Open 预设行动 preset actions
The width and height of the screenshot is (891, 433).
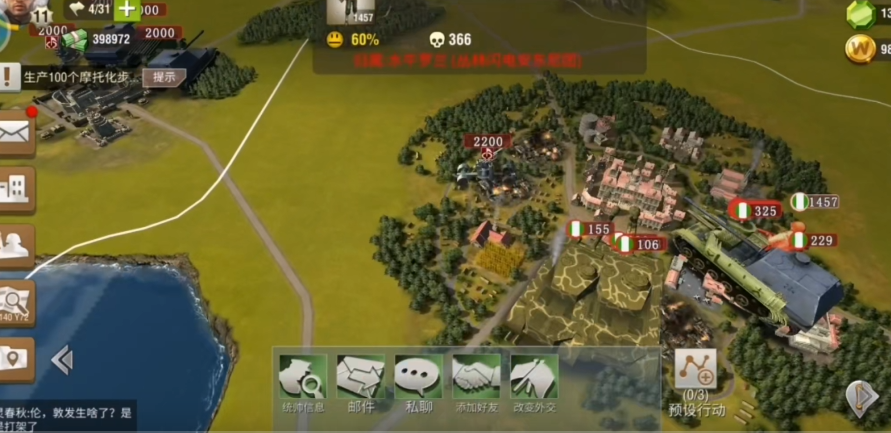click(x=695, y=381)
